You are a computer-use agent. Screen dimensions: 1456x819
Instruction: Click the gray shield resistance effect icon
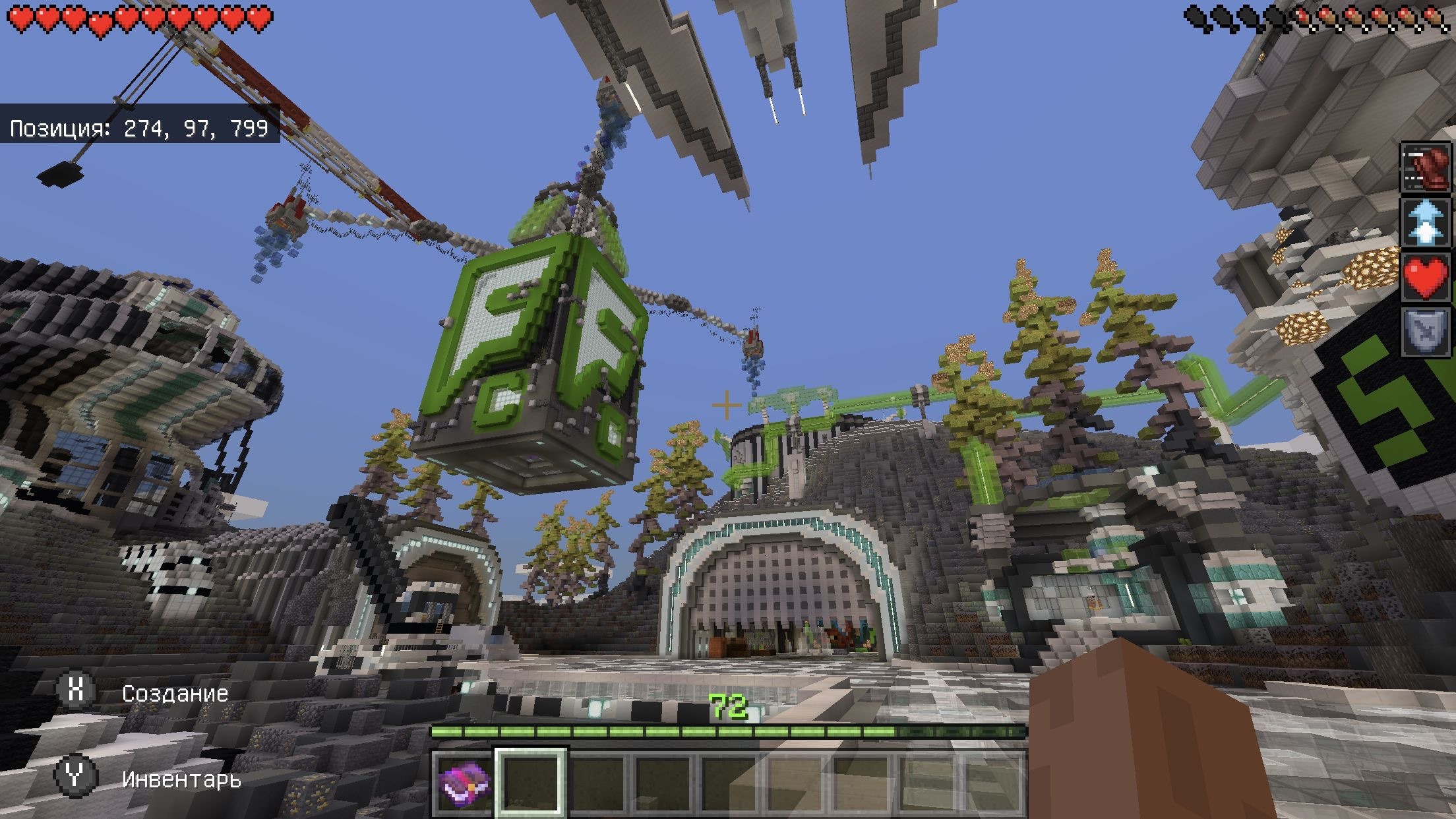1426,332
